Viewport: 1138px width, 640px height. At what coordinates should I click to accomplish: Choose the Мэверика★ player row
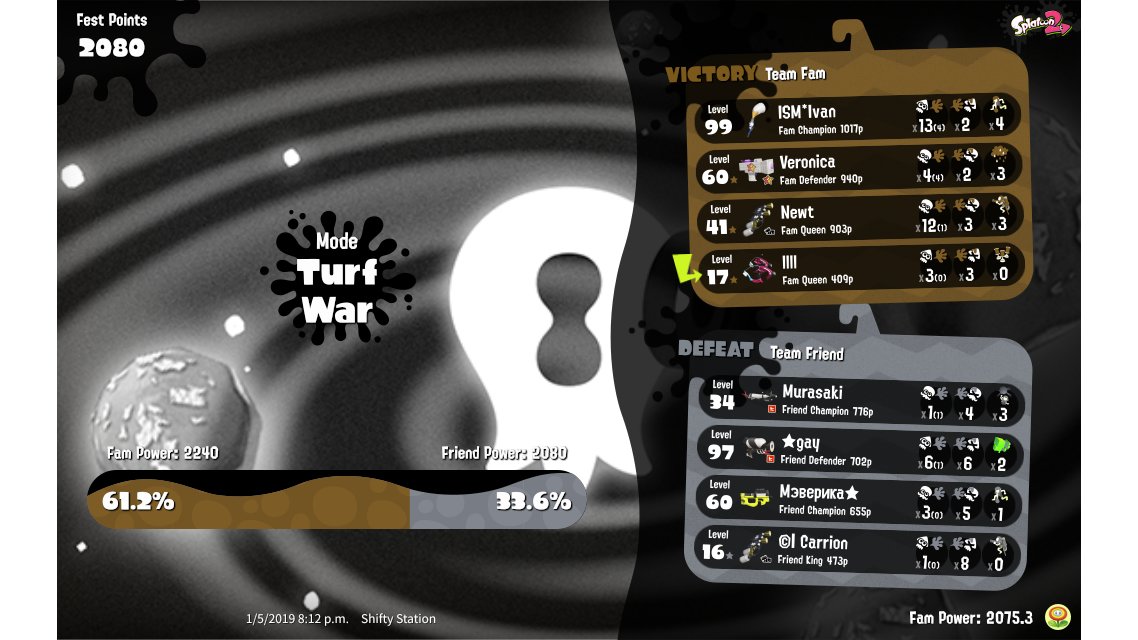(x=860, y=500)
